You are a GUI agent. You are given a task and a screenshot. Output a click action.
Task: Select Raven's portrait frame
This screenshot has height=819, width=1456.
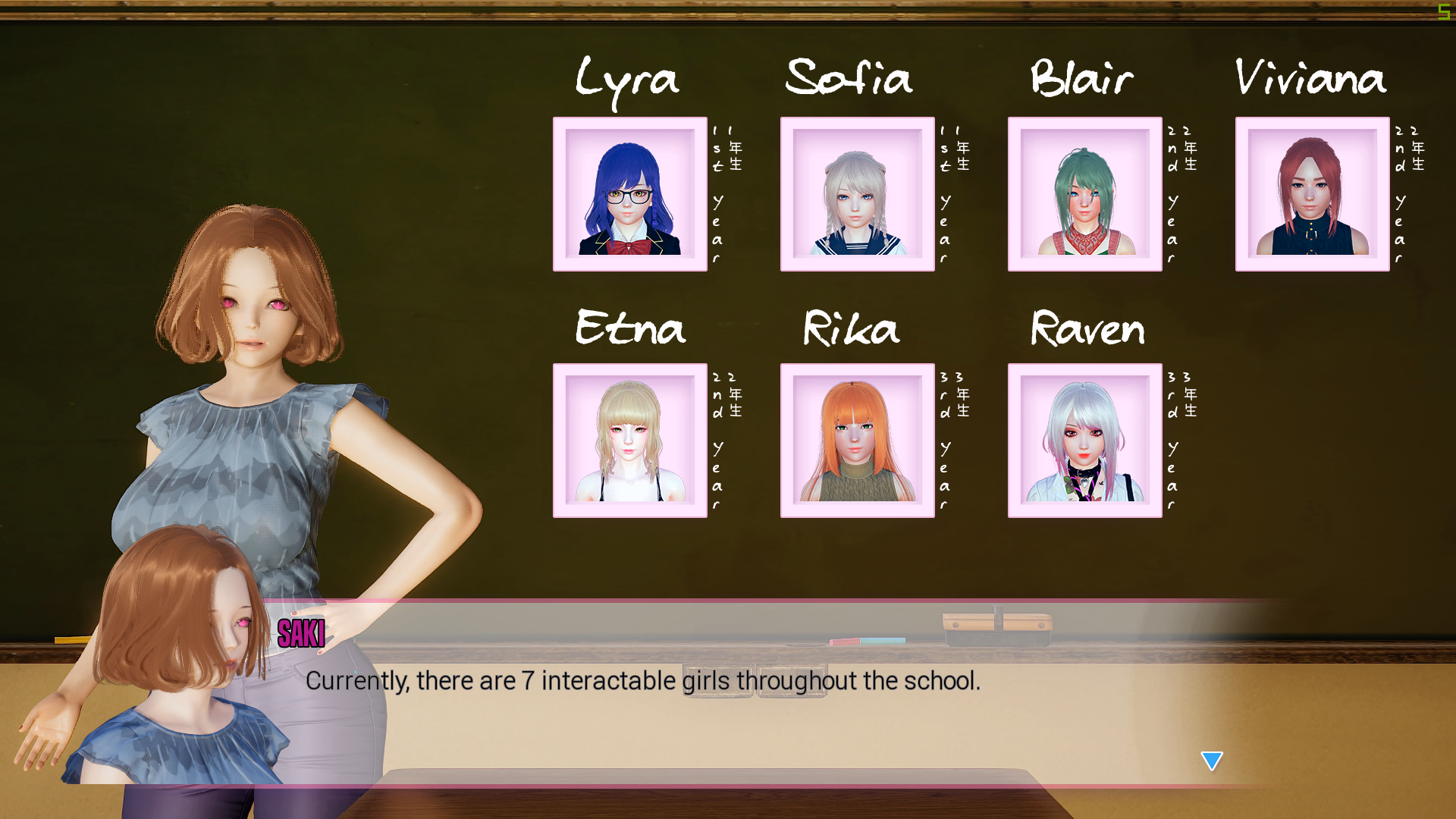[1084, 440]
